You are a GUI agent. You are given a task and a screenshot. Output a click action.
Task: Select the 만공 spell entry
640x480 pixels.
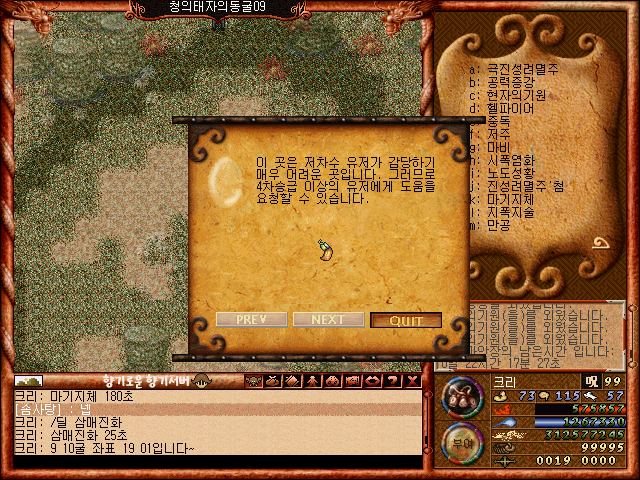pos(500,225)
